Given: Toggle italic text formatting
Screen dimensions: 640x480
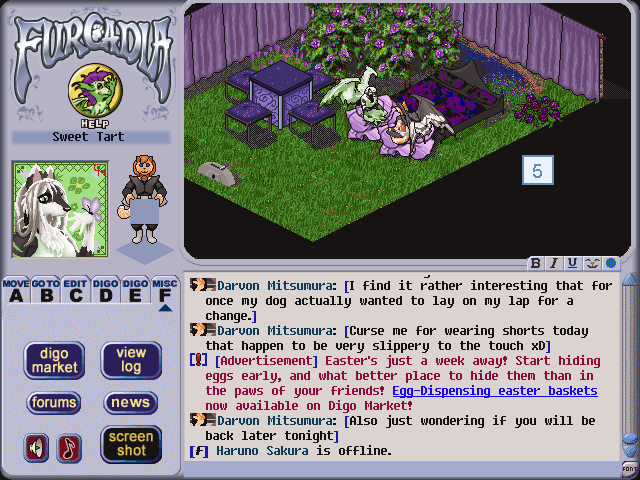Looking at the screenshot, I should click(x=554, y=263).
